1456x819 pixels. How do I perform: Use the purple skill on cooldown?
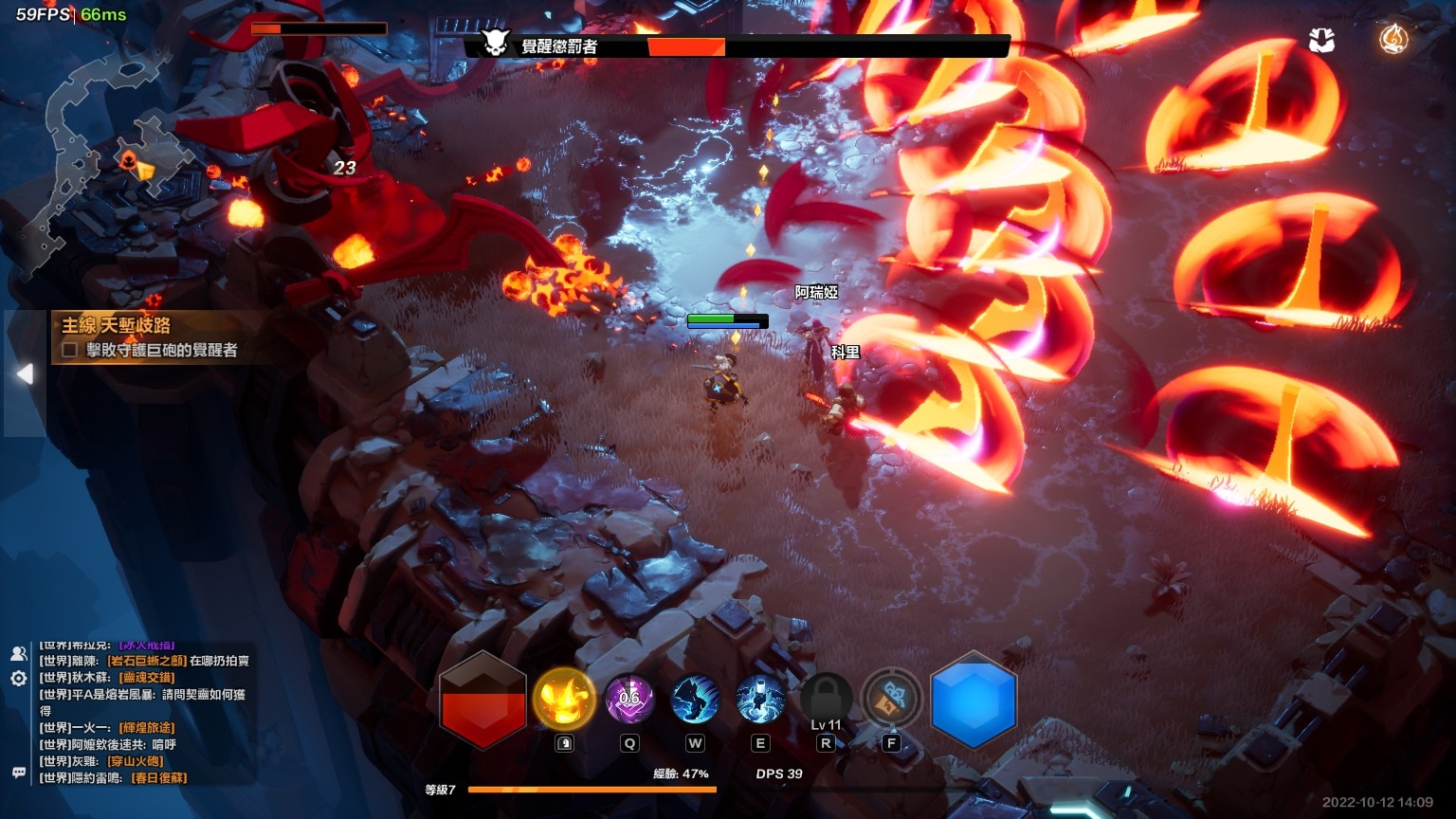[x=629, y=700]
